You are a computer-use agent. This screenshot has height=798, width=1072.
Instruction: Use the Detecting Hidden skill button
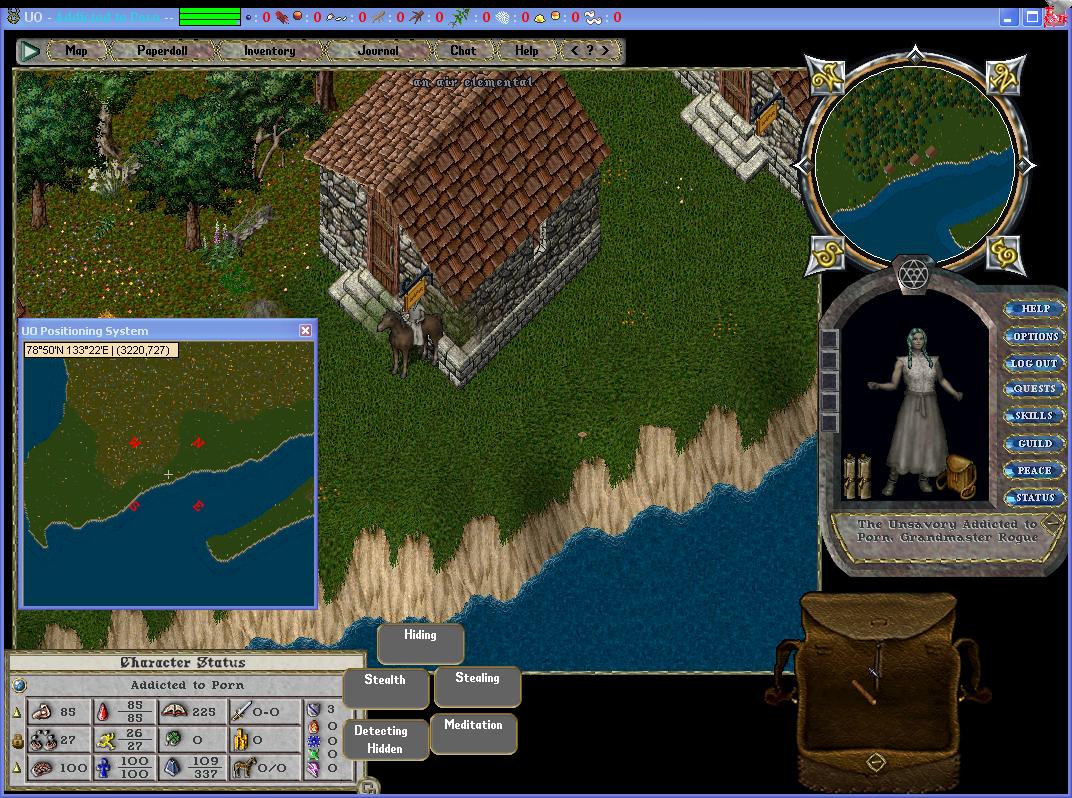pos(385,739)
